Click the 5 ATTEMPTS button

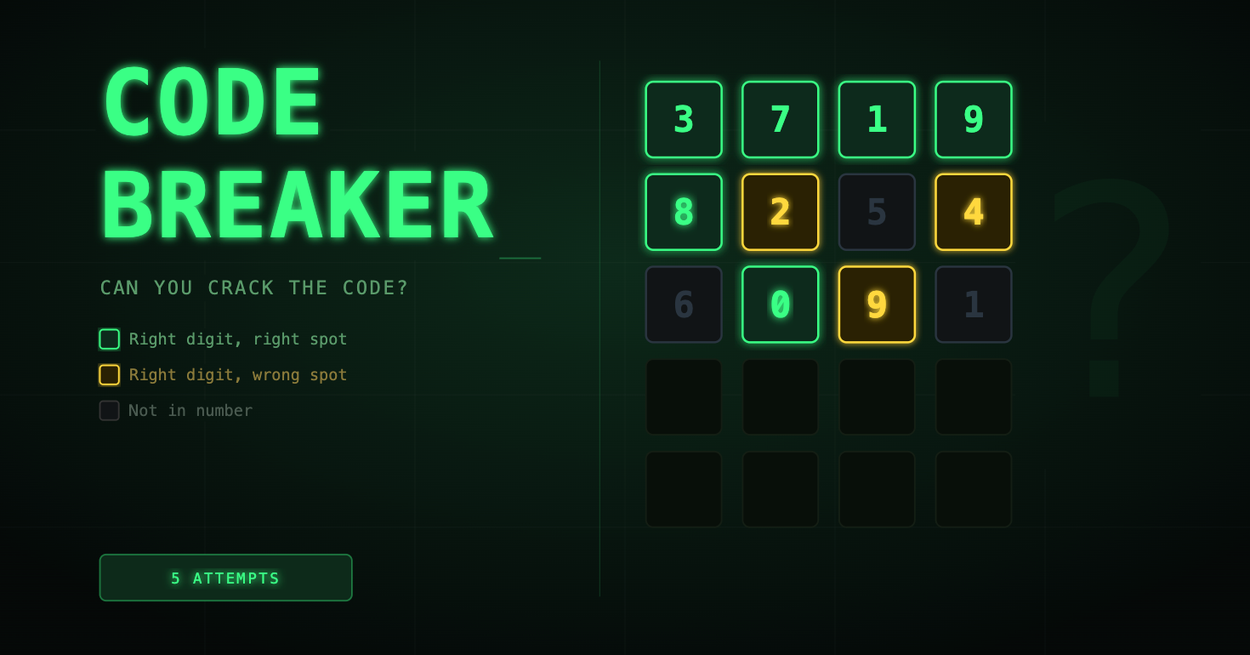click(225, 577)
